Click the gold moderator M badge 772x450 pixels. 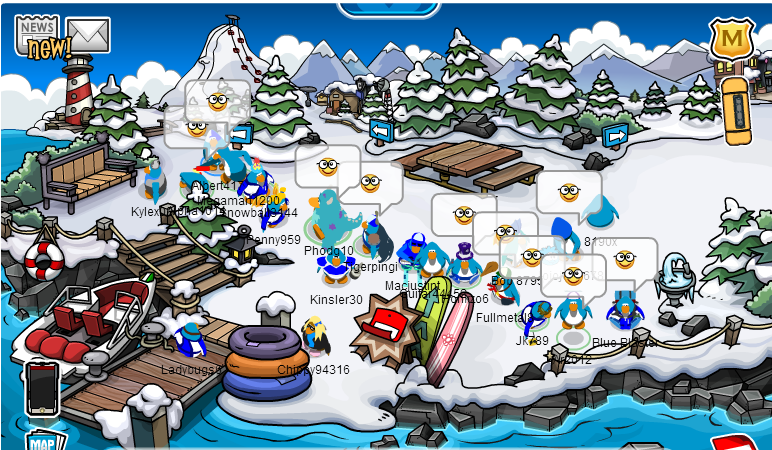point(731,38)
